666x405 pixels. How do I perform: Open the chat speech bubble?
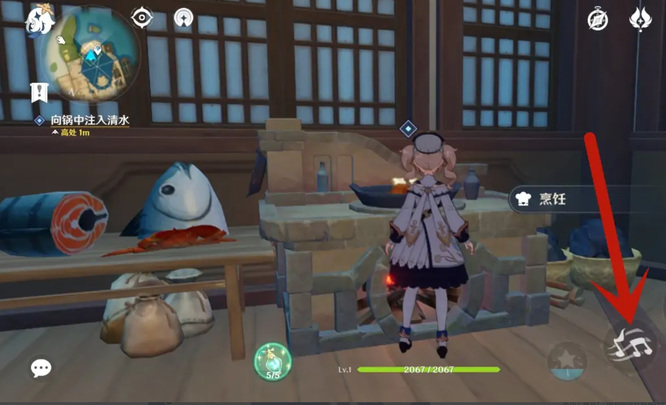pos(41,368)
